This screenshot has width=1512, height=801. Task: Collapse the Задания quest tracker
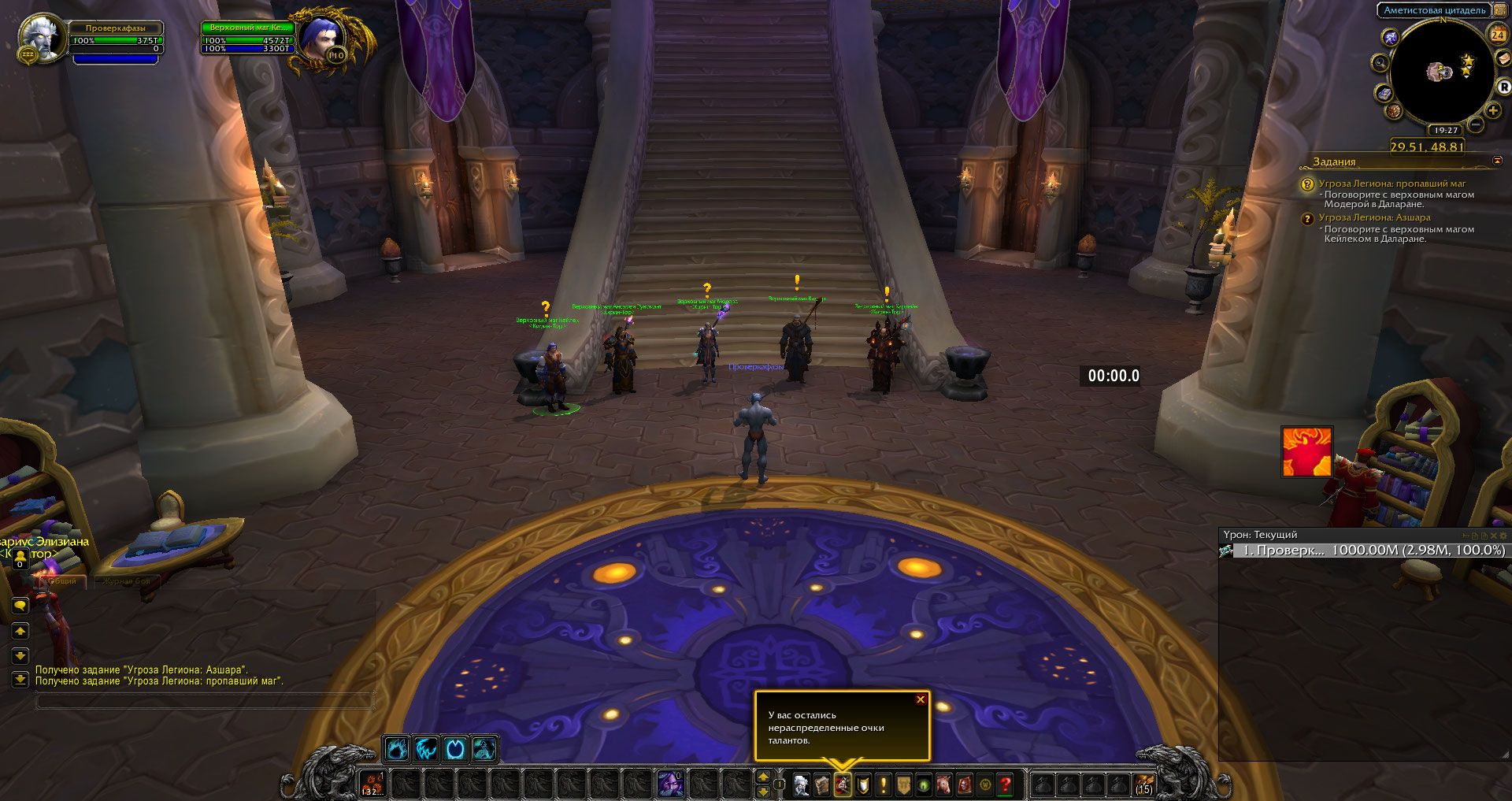(x=1497, y=161)
